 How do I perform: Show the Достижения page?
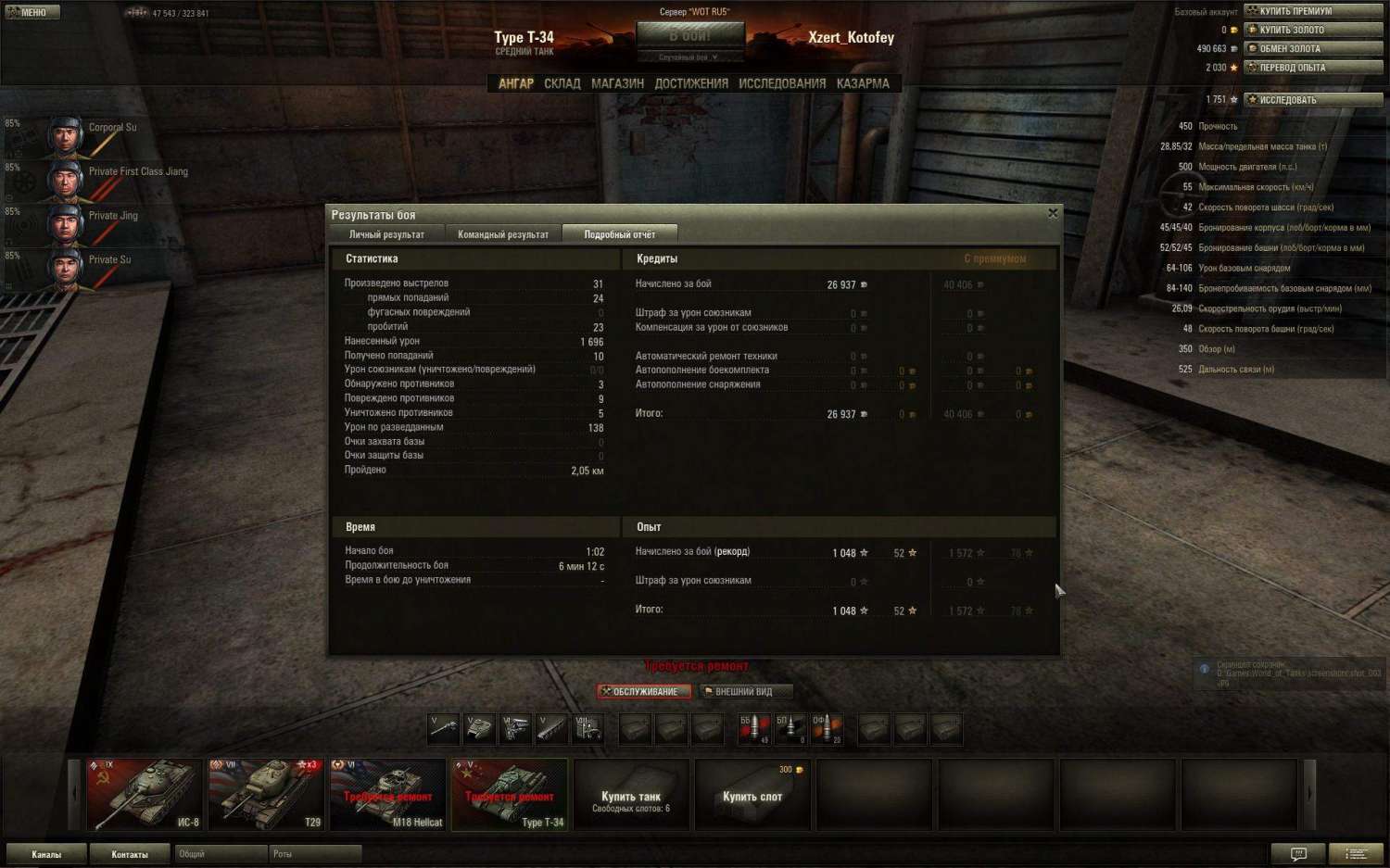point(691,83)
